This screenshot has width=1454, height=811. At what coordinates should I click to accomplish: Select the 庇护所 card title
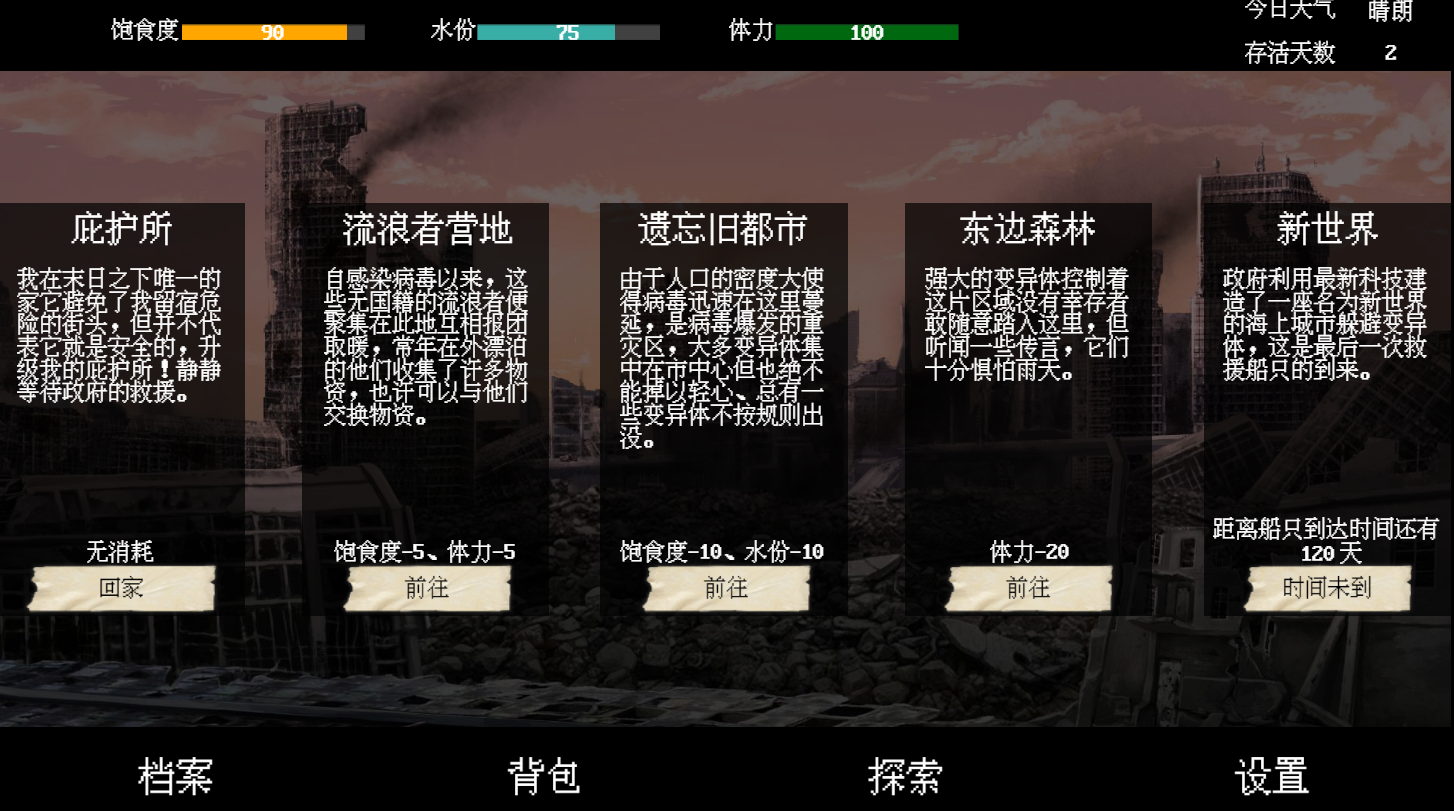(120, 227)
